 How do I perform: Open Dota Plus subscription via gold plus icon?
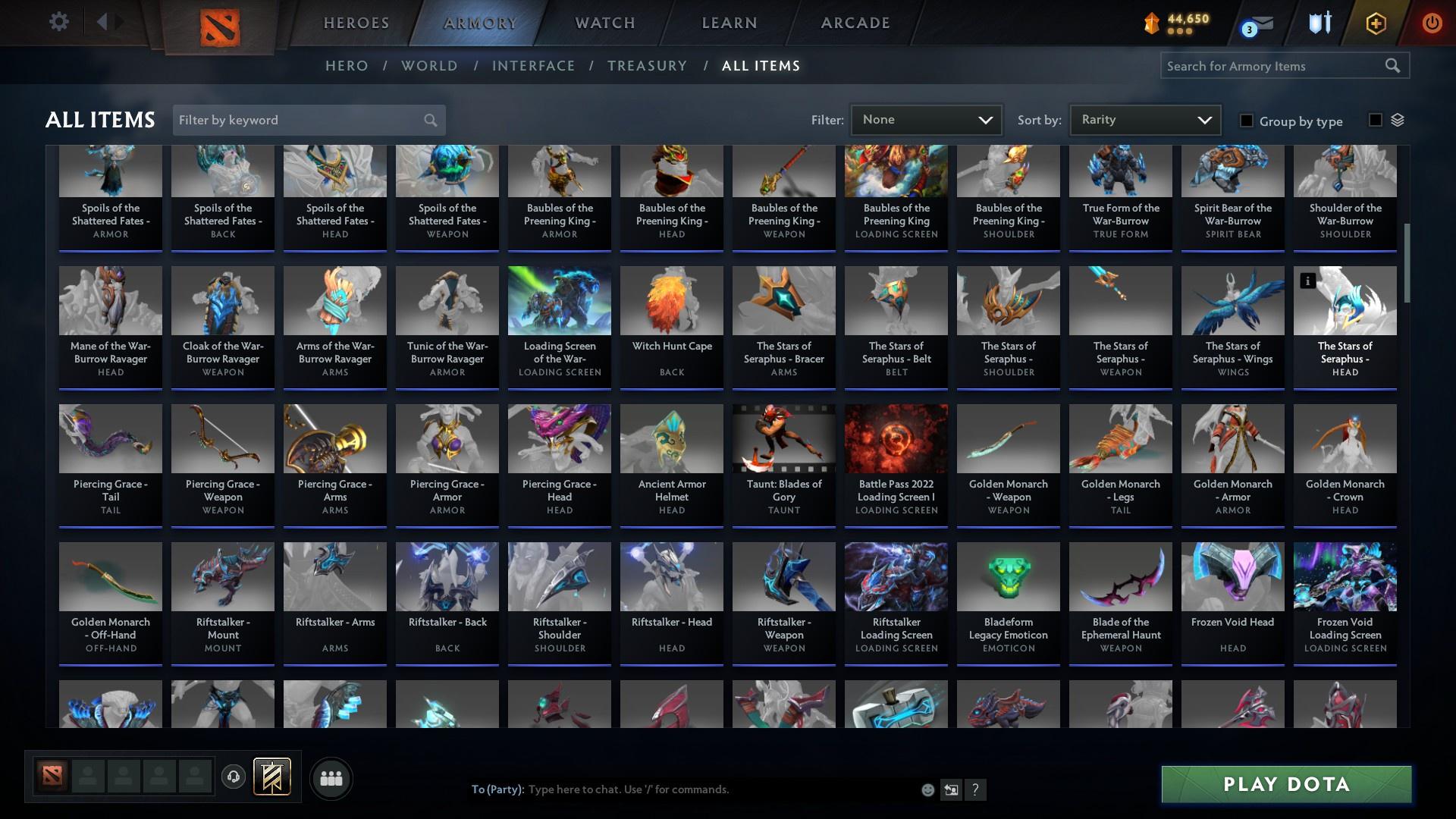1375,24
